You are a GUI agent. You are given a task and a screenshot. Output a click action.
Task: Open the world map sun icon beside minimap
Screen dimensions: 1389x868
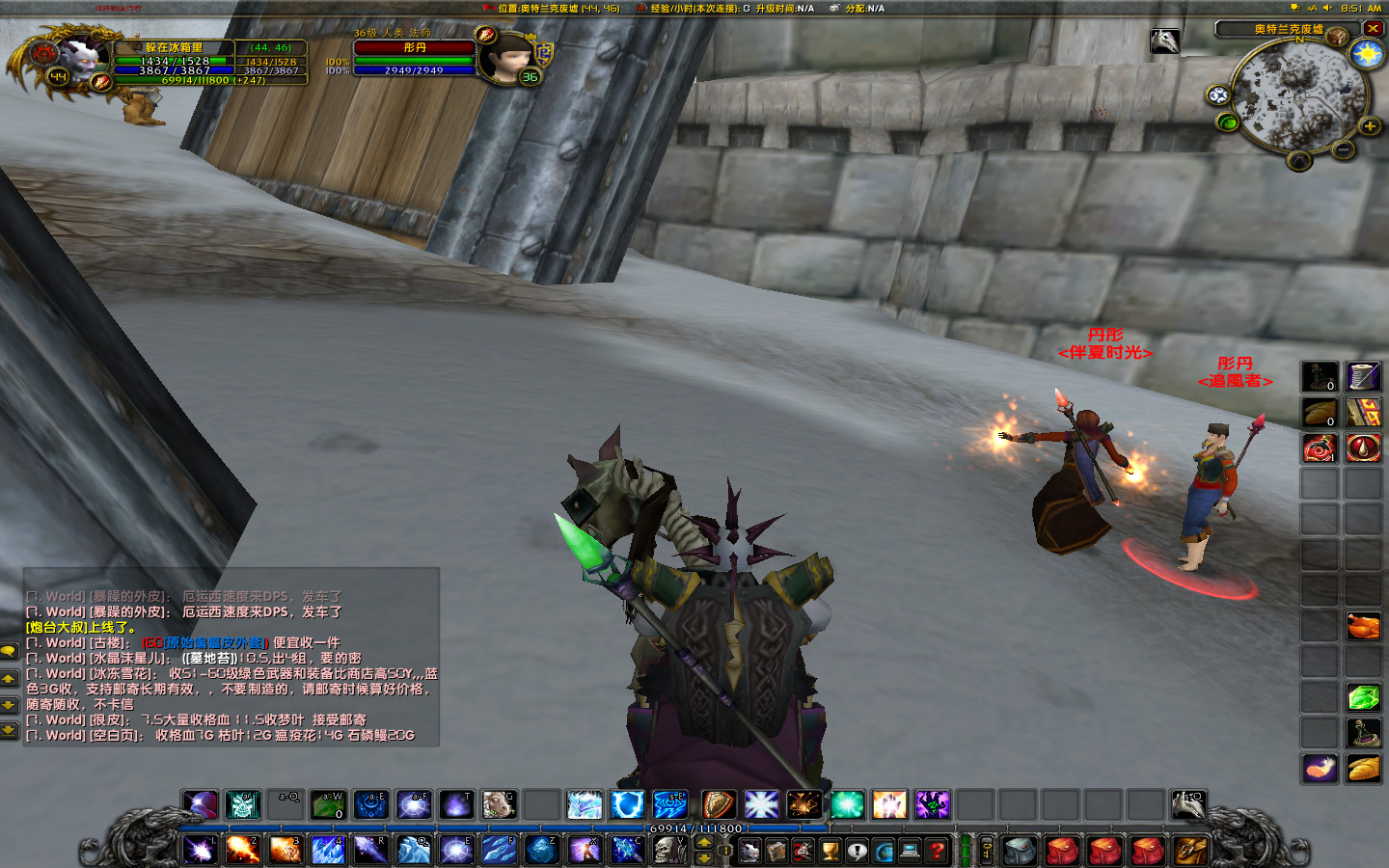1366,56
